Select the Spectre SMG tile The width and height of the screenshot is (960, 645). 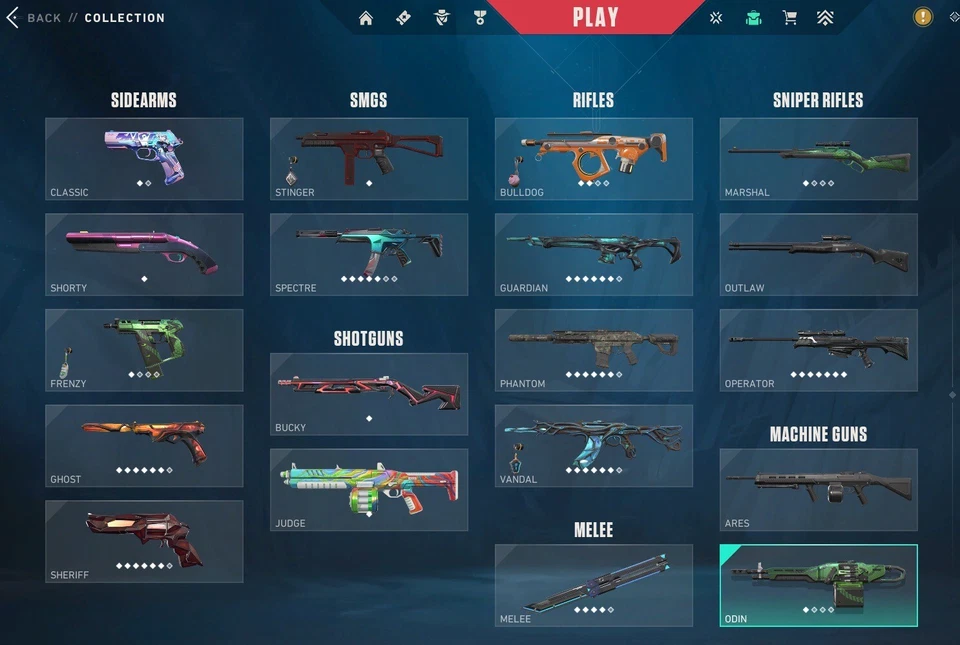click(369, 254)
